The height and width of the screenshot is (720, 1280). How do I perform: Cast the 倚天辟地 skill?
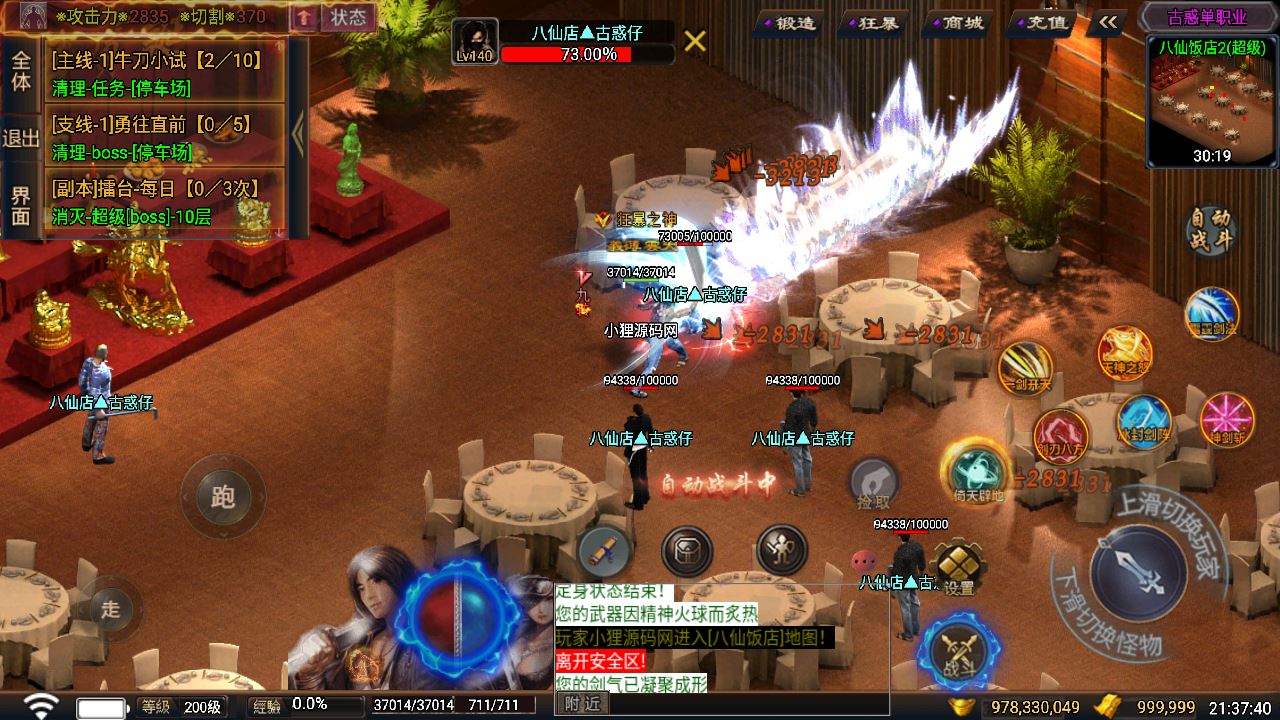[x=978, y=471]
